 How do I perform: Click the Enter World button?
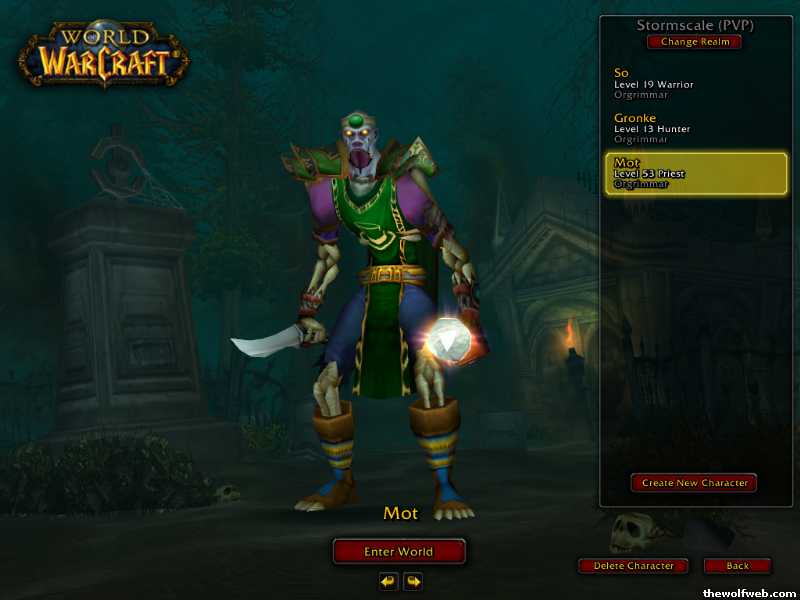point(399,552)
